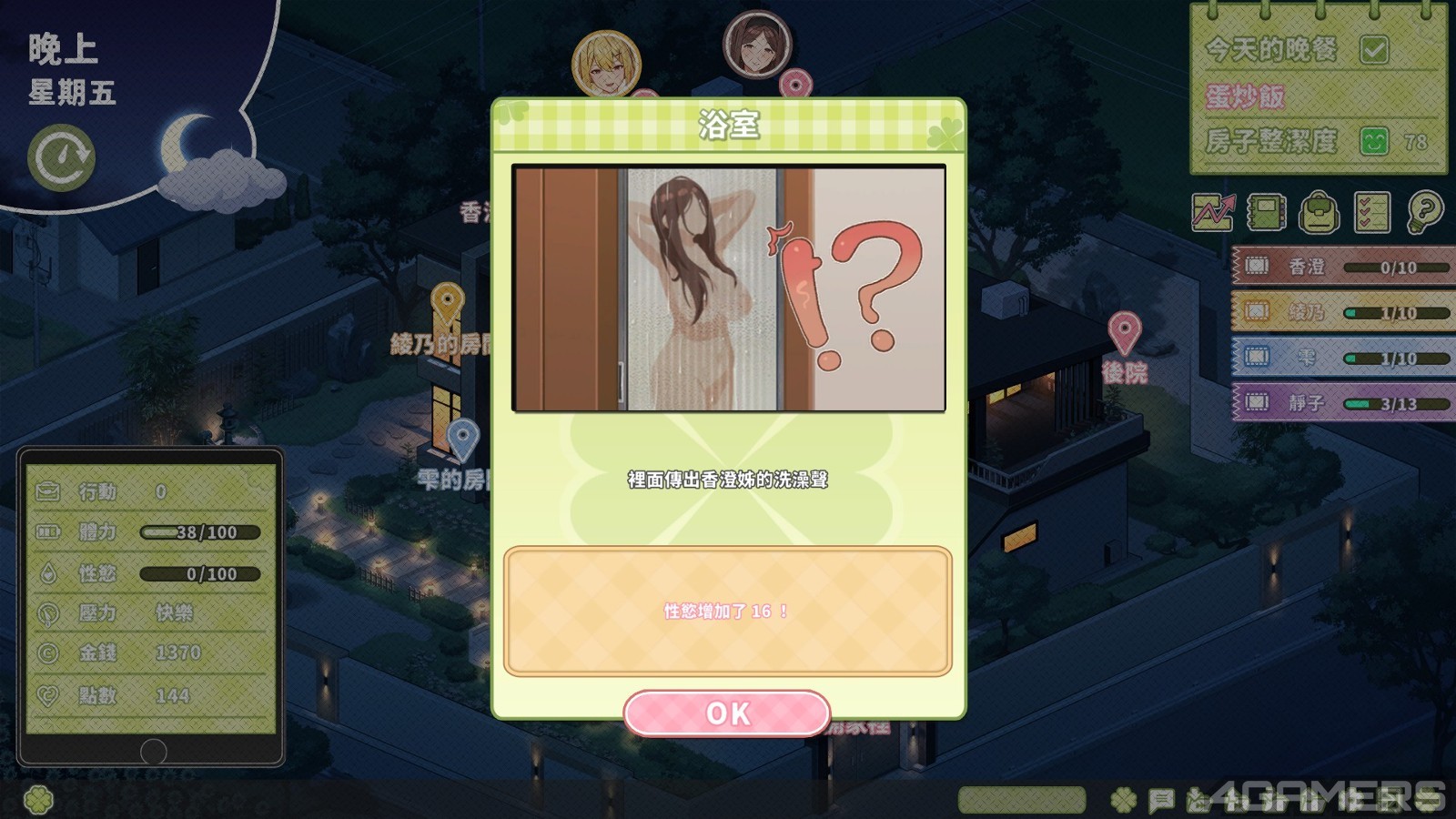Screen dimensions: 1456x819
Task: Open the green notebook journal
Action: [x=1266, y=213]
